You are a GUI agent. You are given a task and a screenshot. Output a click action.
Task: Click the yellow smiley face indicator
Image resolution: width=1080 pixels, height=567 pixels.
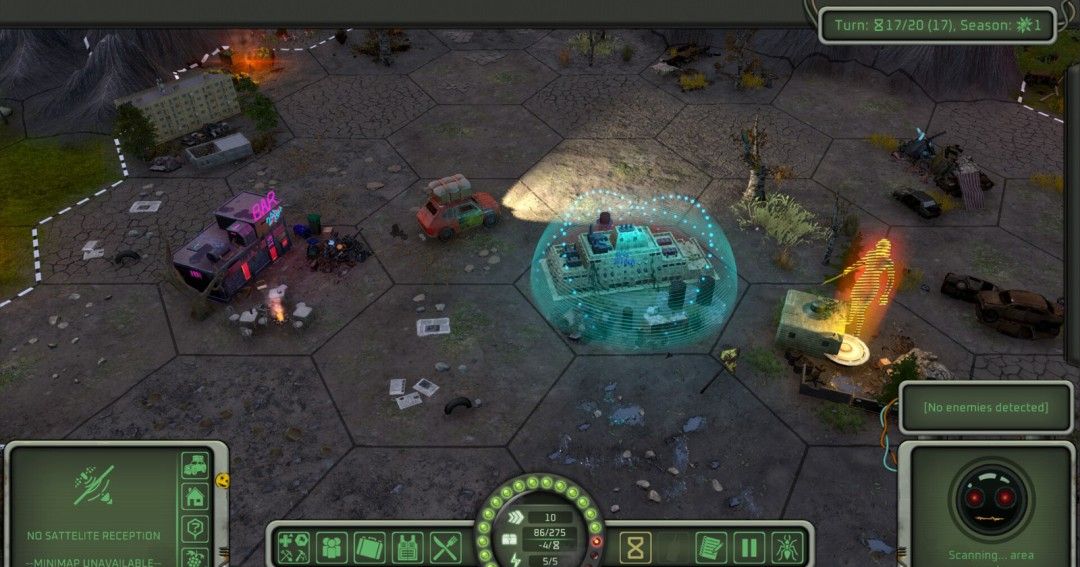coord(222,480)
